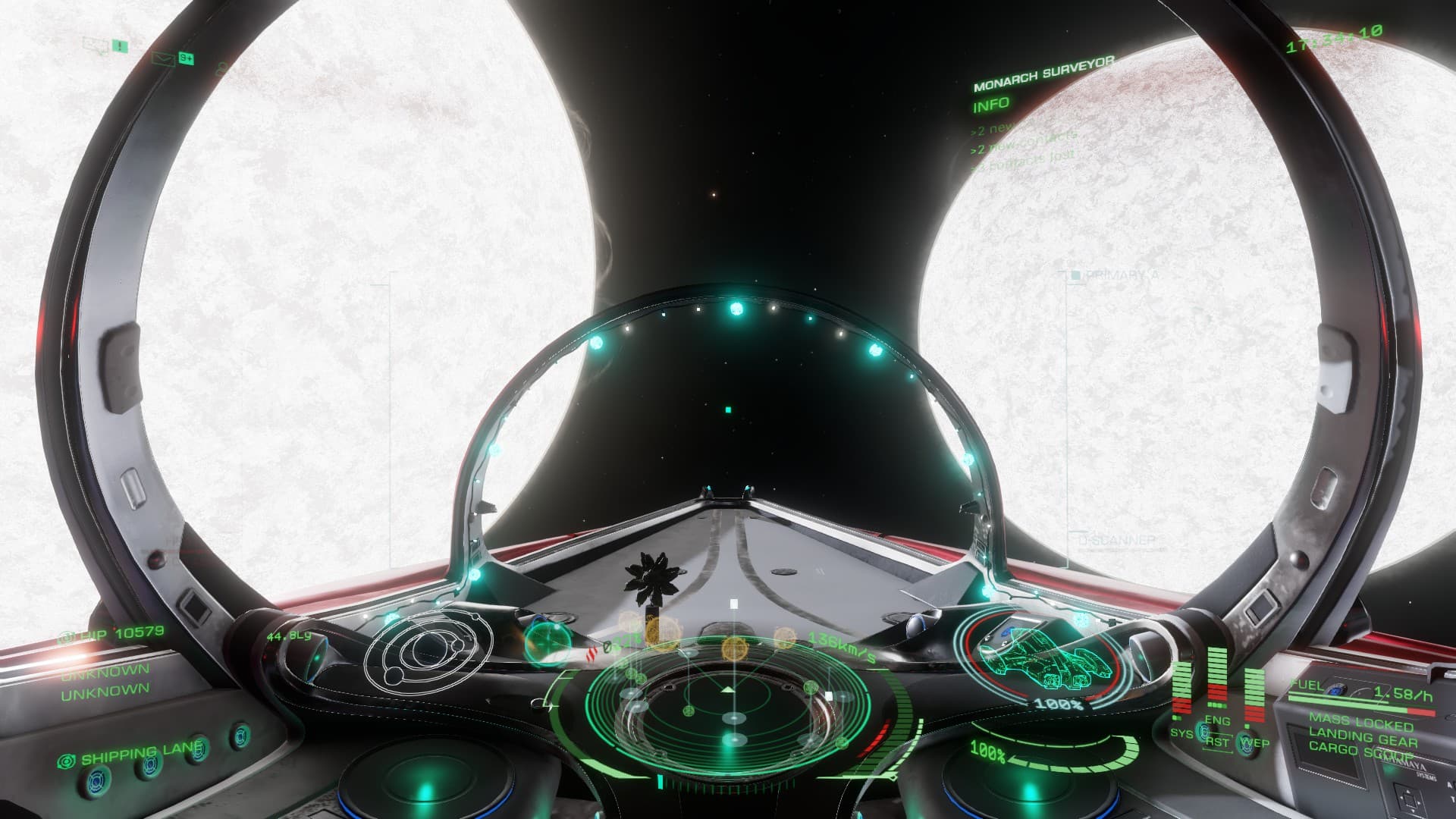Select the navigation compass sphere

(548, 643)
